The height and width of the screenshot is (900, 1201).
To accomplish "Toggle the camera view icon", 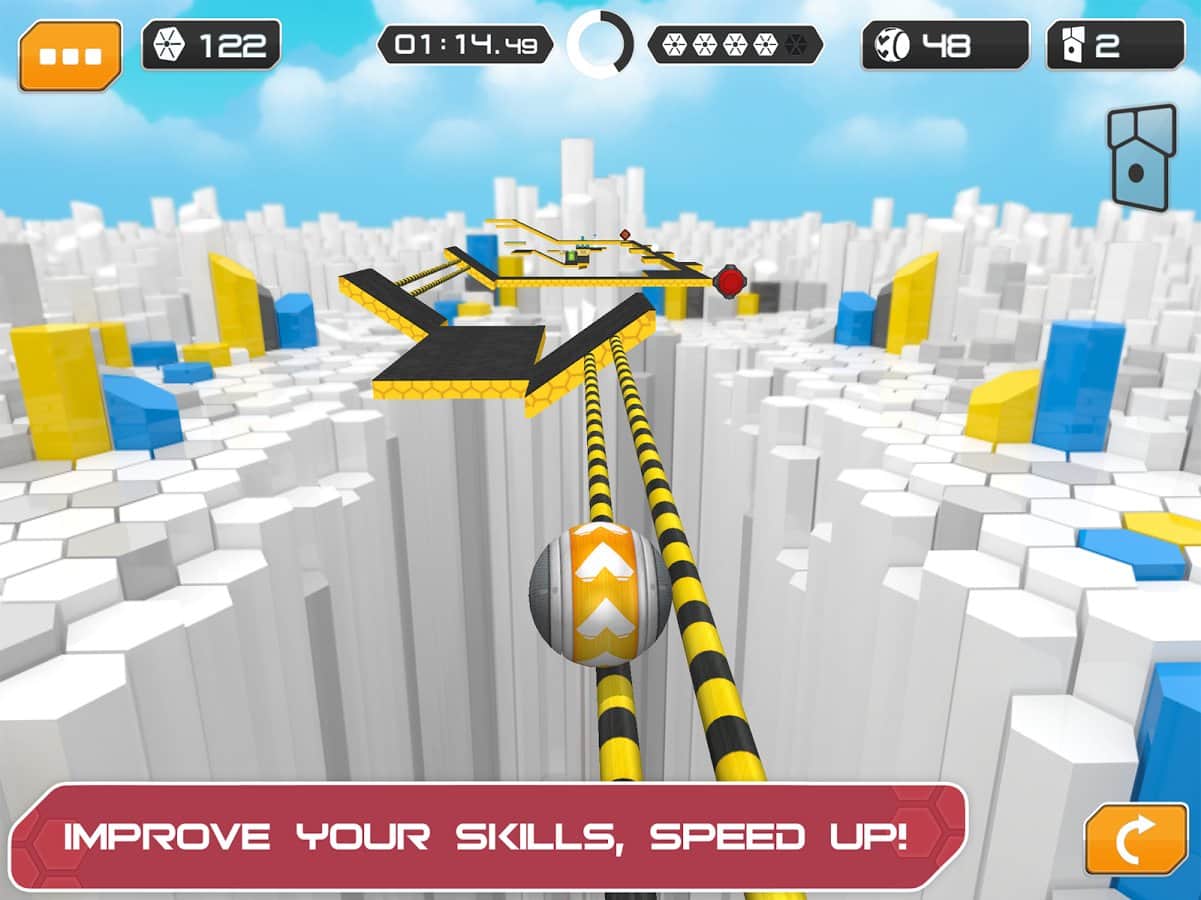I will click(1141, 157).
